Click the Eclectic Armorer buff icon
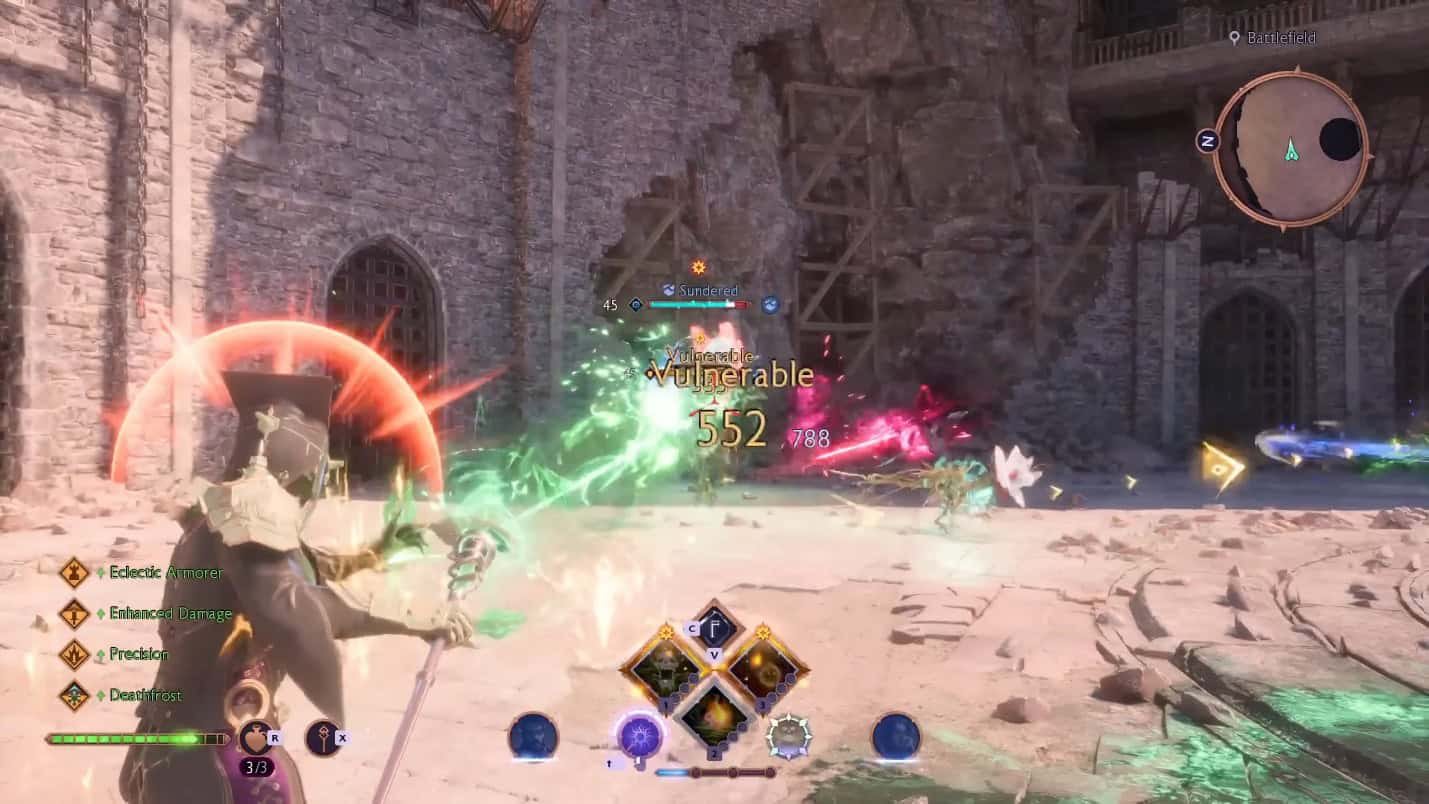1429x804 pixels. 76,573
